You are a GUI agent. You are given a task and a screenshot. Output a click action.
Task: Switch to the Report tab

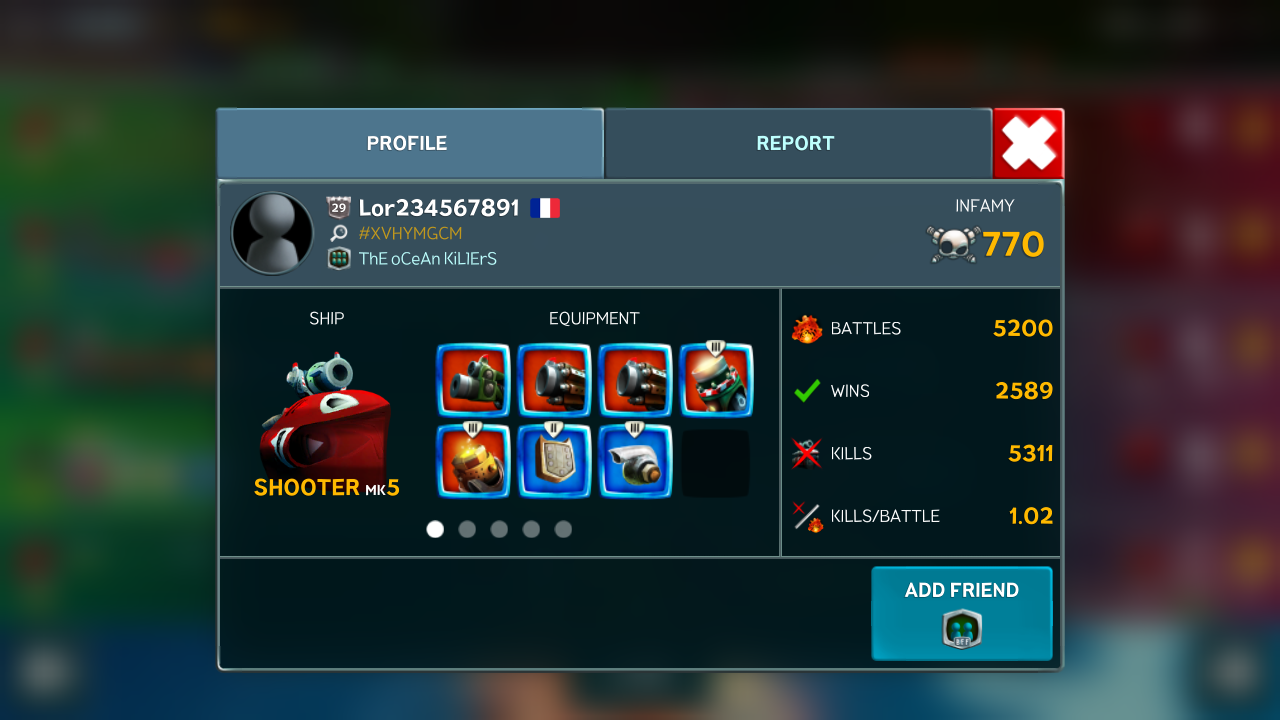(797, 143)
